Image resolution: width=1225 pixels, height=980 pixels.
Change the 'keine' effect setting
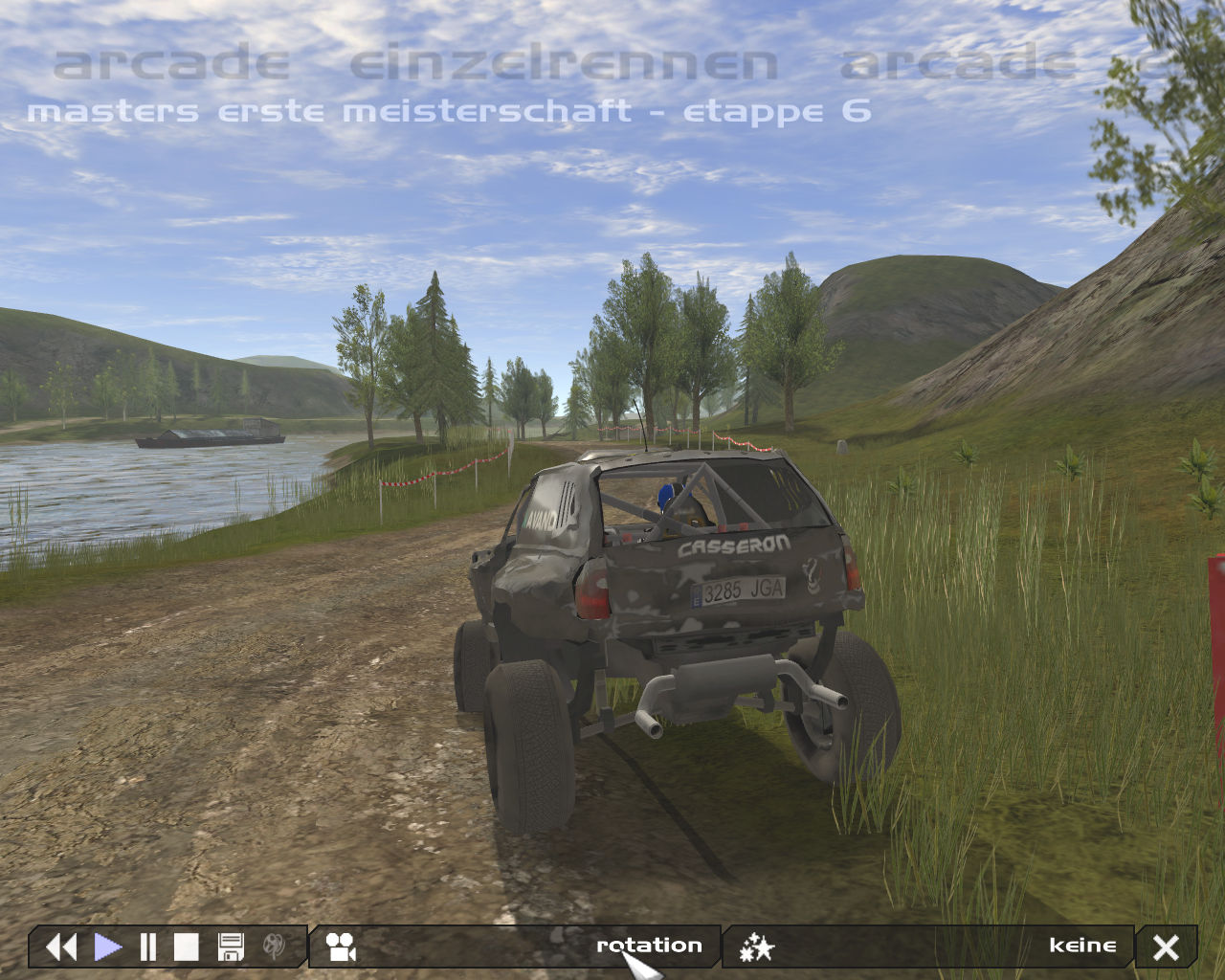pos(1082,946)
